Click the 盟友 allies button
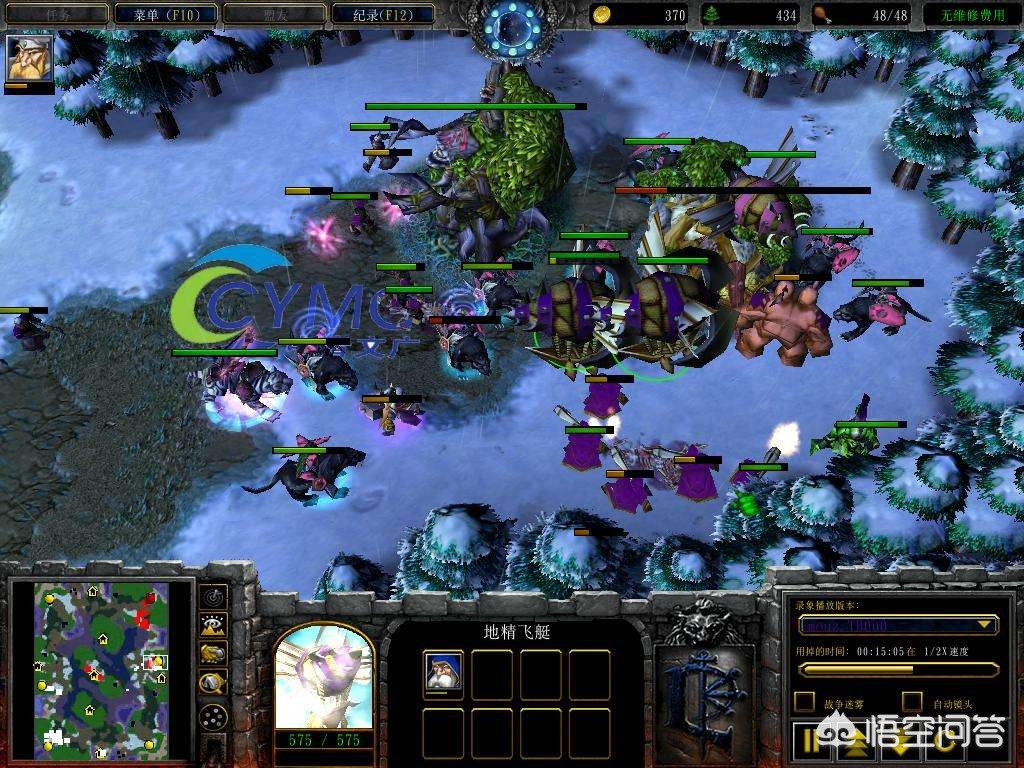 pos(274,14)
